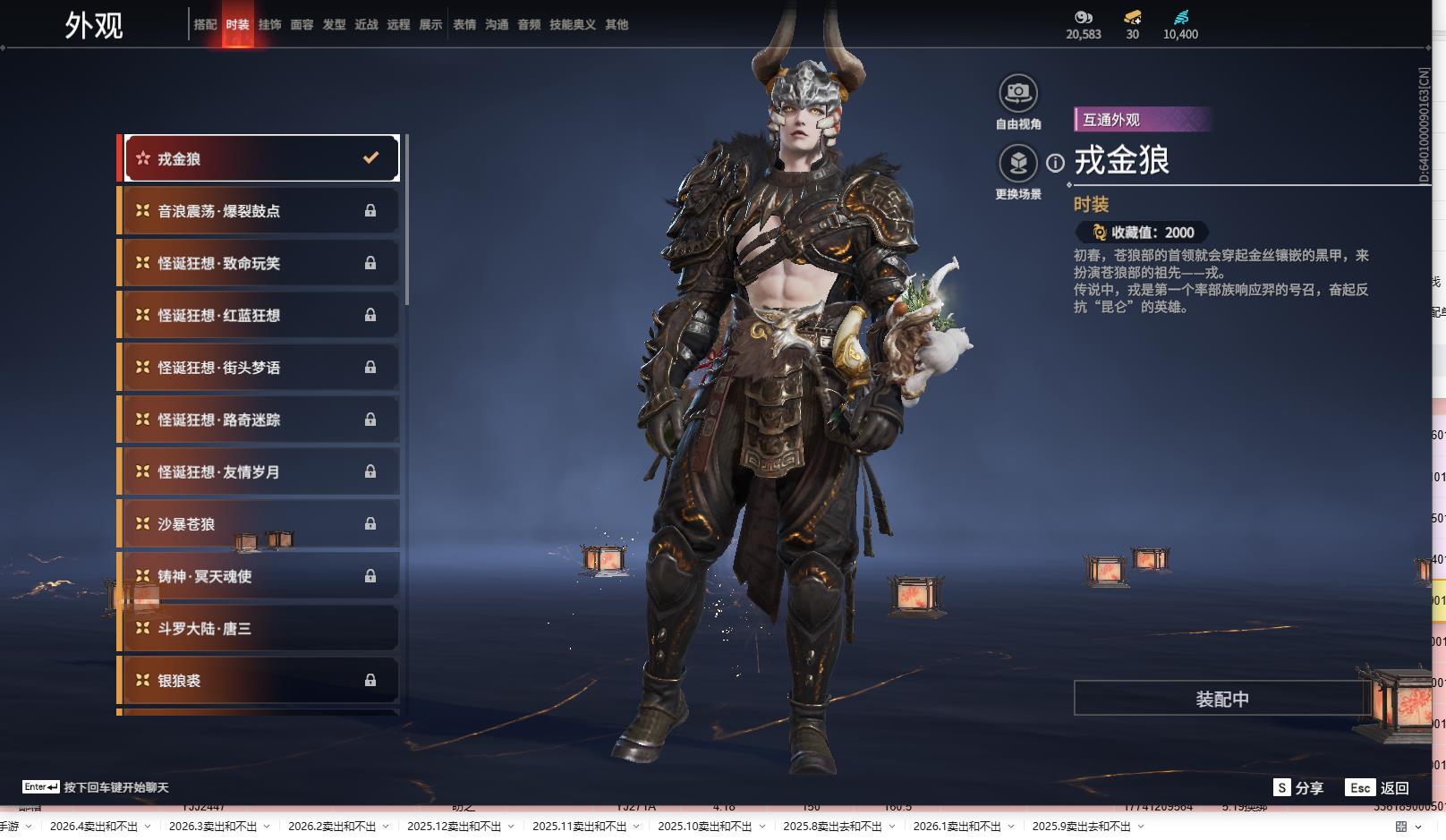Select the 音浪震荡·爆裂鼓点 outfit

260,211
